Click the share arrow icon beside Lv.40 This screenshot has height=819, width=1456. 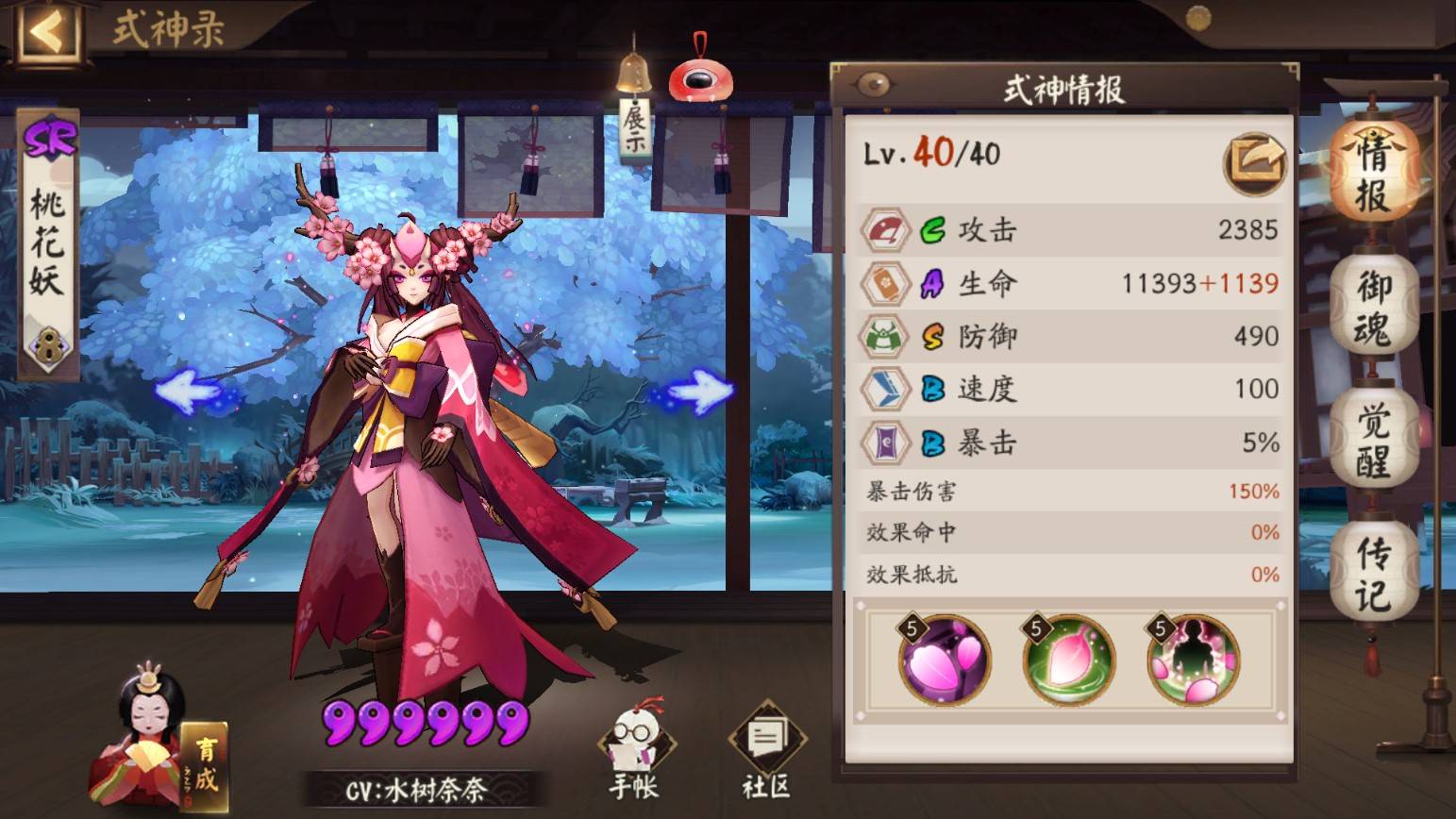click(1256, 162)
